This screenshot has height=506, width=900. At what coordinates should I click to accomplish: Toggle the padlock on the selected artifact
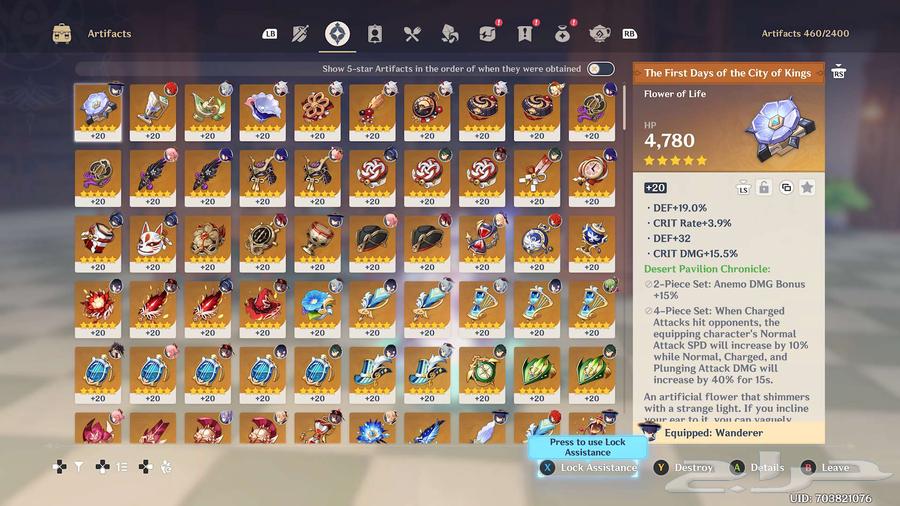[x=764, y=187]
